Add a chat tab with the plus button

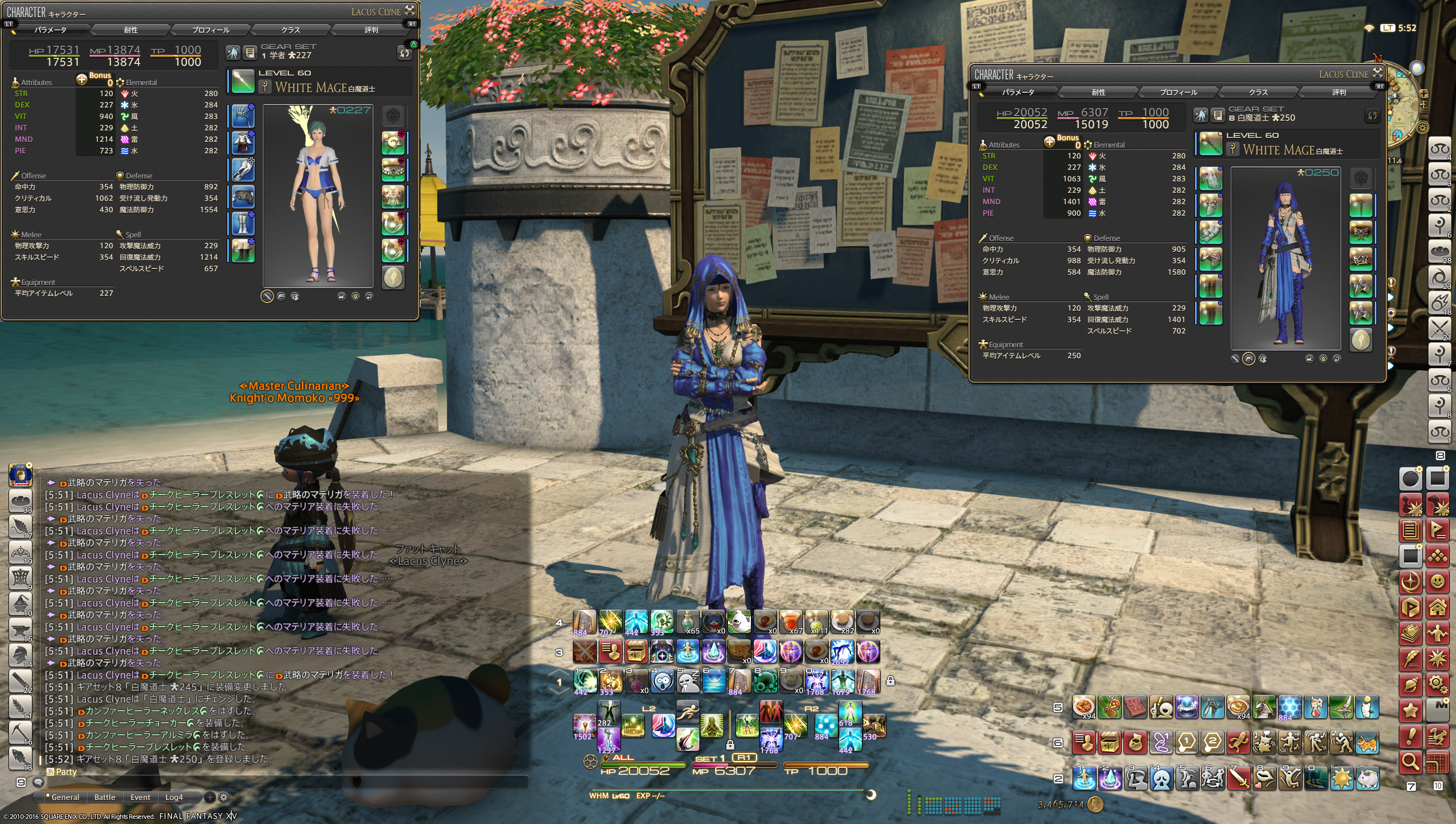(210, 797)
